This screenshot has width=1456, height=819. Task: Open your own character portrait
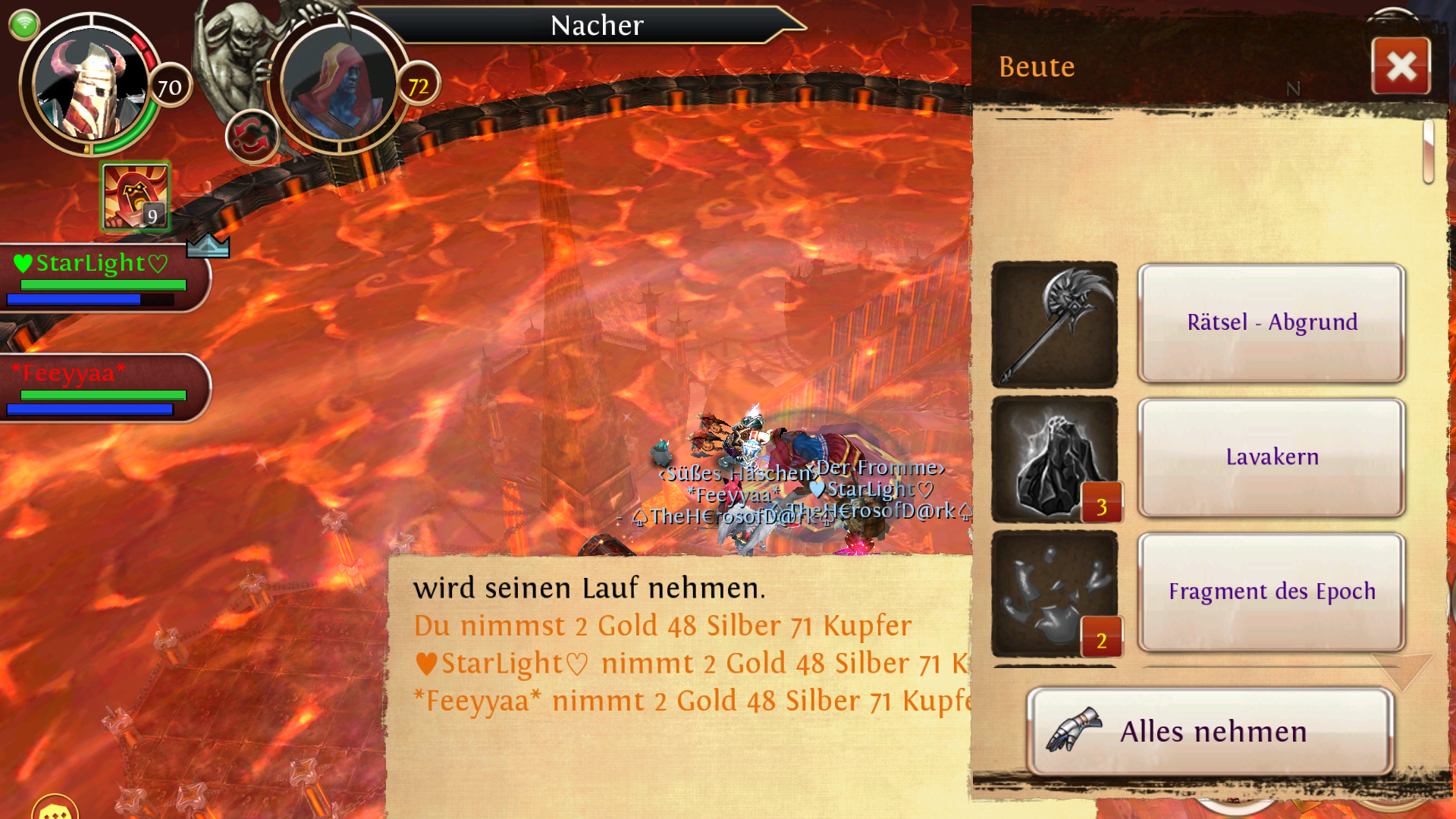coord(91,85)
